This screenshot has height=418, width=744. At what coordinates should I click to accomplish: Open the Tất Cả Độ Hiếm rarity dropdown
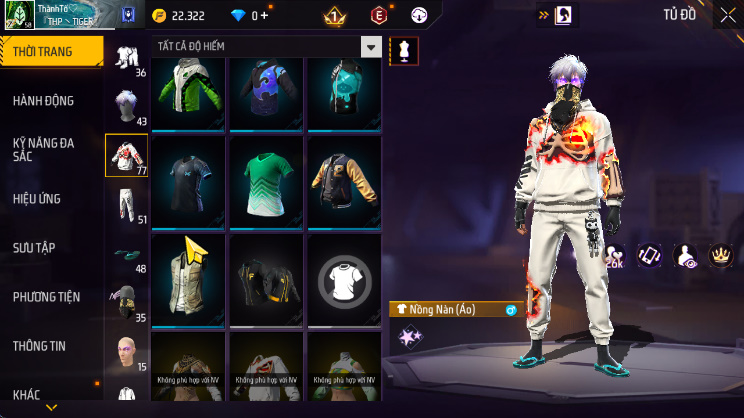(371, 48)
